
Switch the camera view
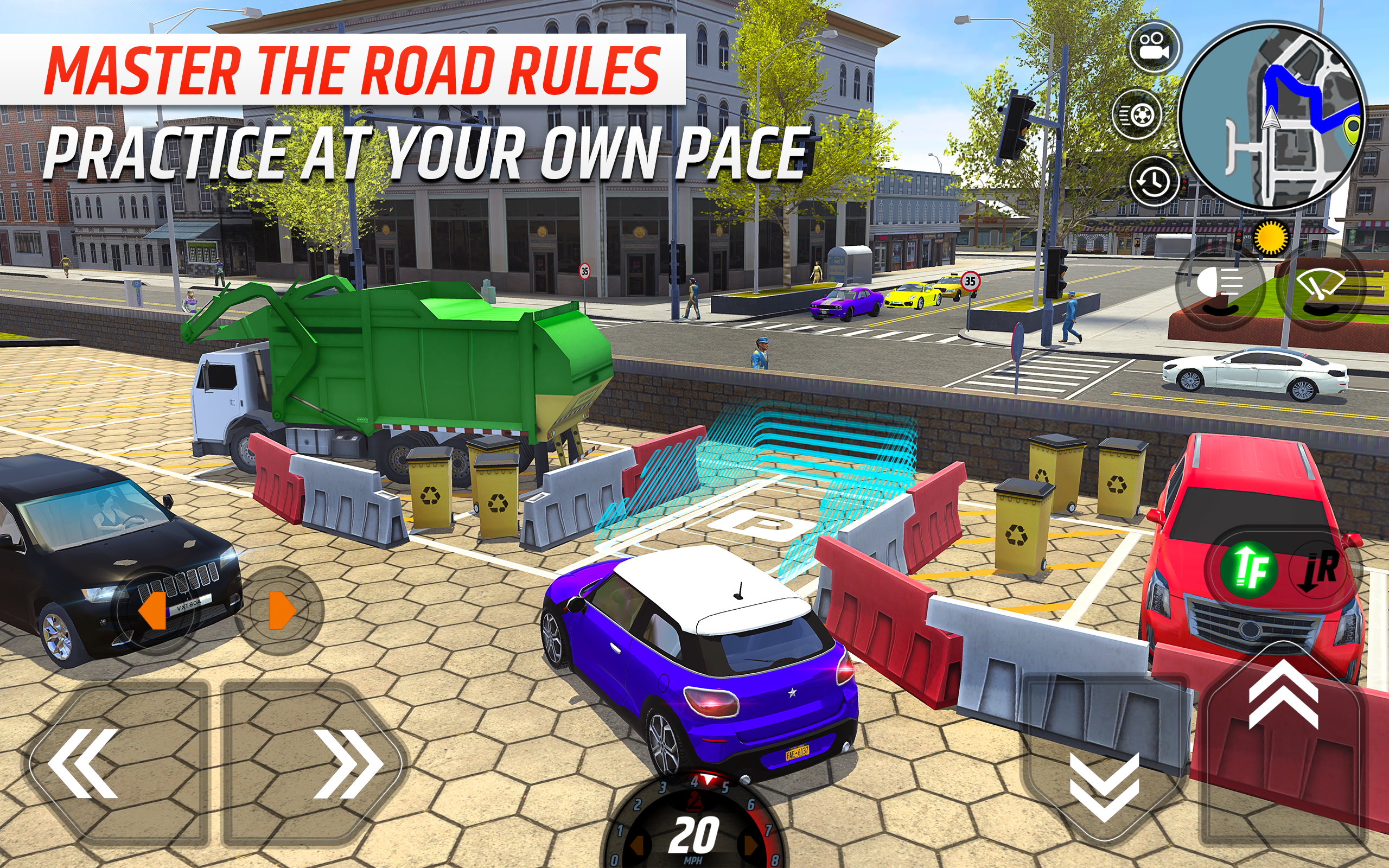pyautogui.click(x=1155, y=48)
